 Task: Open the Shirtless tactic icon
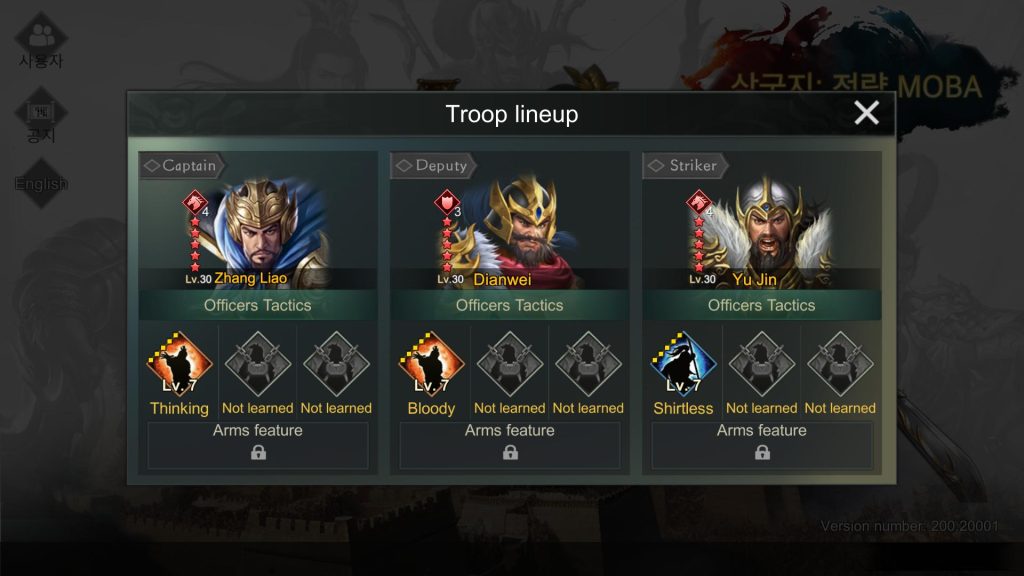[x=683, y=365]
